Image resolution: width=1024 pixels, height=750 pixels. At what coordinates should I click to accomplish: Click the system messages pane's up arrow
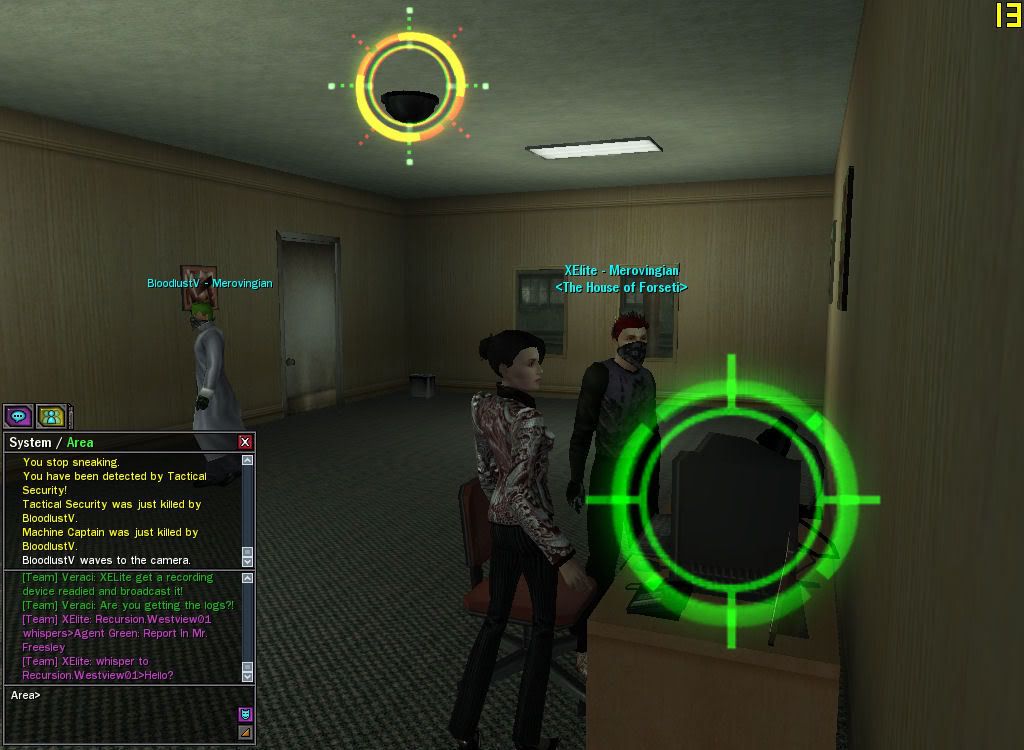pyautogui.click(x=248, y=461)
